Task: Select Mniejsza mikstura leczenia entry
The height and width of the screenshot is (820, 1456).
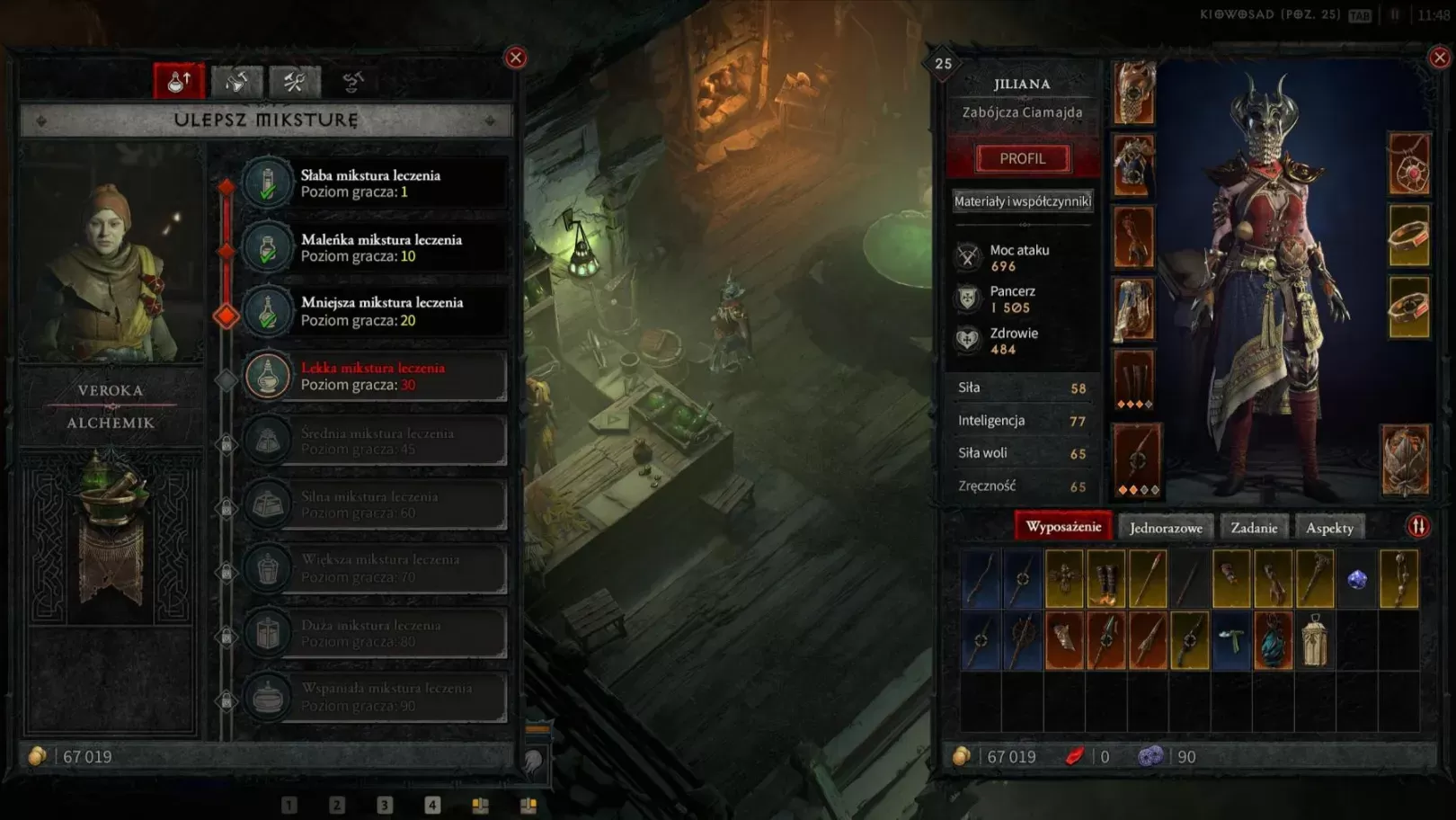Action: pyautogui.click(x=374, y=312)
